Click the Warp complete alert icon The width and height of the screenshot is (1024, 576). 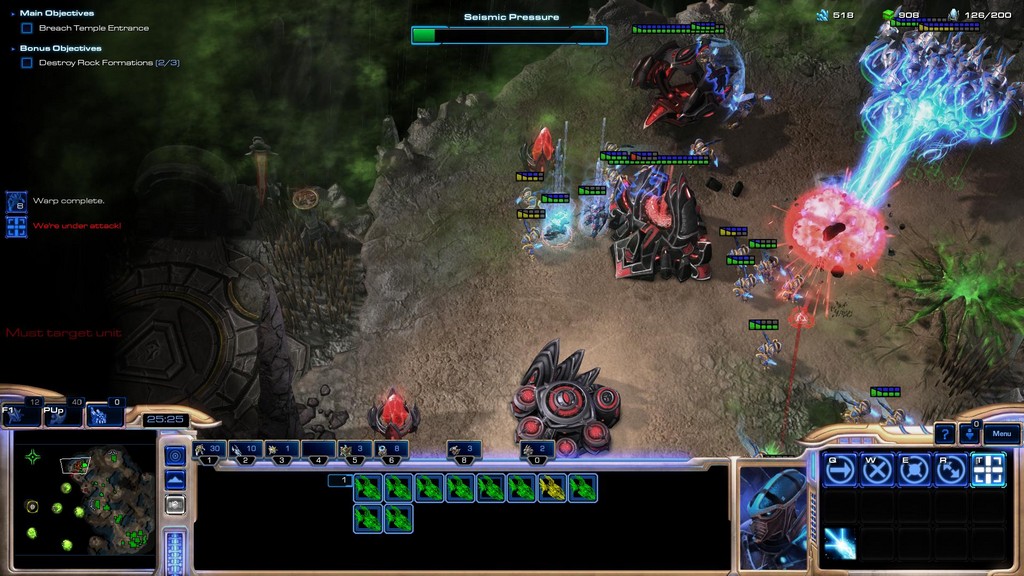pyautogui.click(x=16, y=201)
